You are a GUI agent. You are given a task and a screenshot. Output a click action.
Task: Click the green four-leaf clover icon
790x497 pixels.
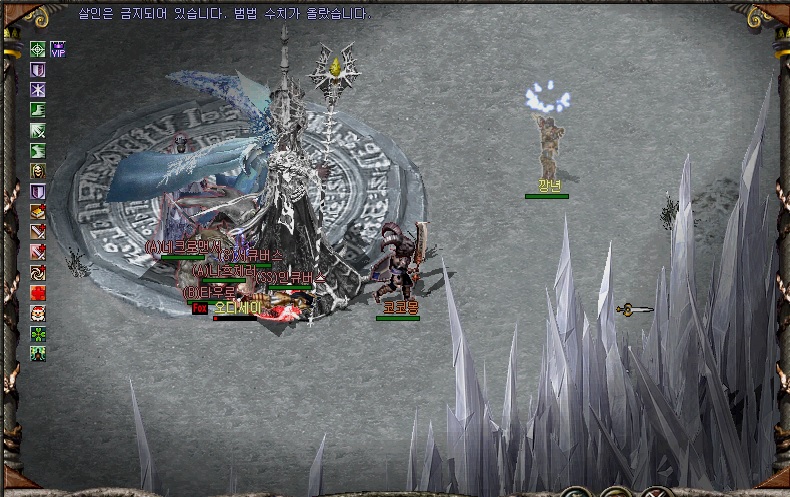38,333
